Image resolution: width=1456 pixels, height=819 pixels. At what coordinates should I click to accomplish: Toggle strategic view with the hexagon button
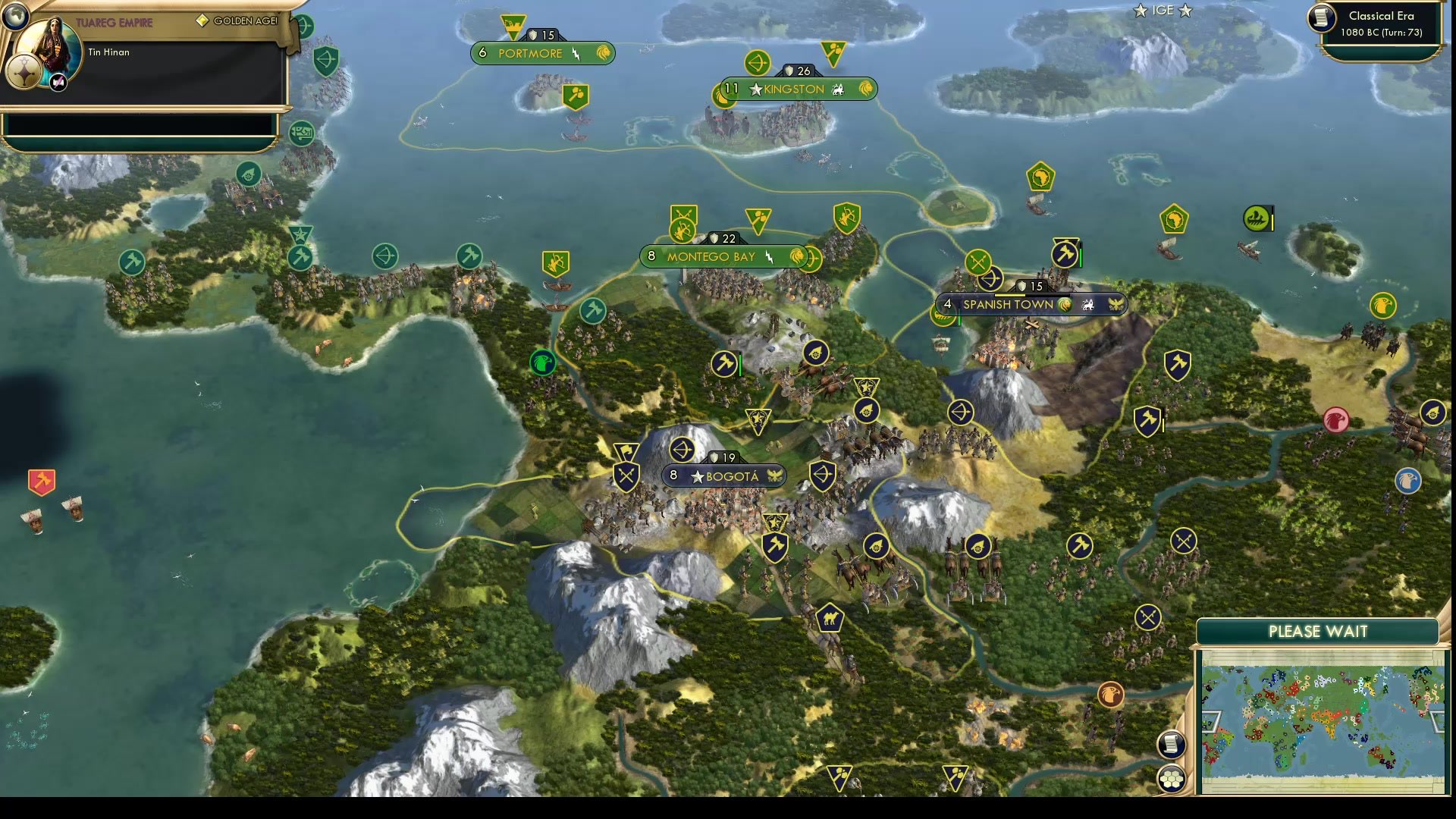(x=1172, y=777)
